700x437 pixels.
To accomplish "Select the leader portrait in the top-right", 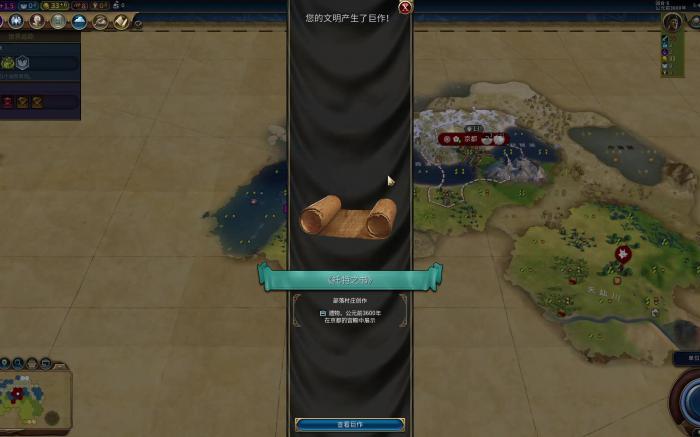I will click(673, 23).
